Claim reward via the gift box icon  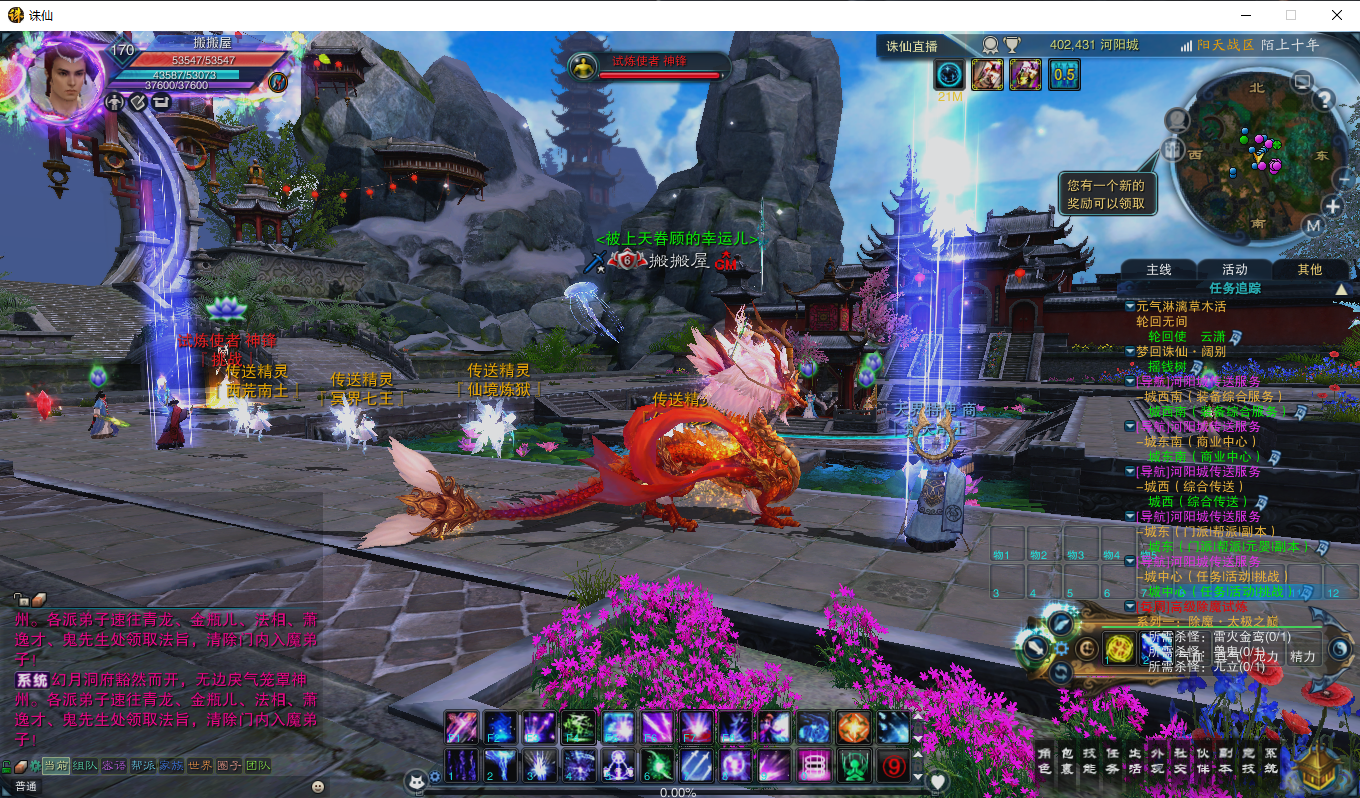(x=1173, y=149)
